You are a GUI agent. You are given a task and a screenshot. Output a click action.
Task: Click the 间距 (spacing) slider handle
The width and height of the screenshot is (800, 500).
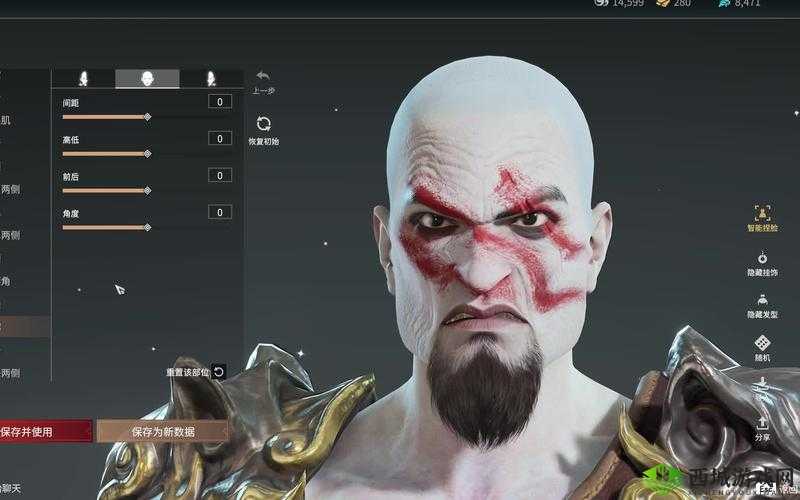tap(147, 117)
